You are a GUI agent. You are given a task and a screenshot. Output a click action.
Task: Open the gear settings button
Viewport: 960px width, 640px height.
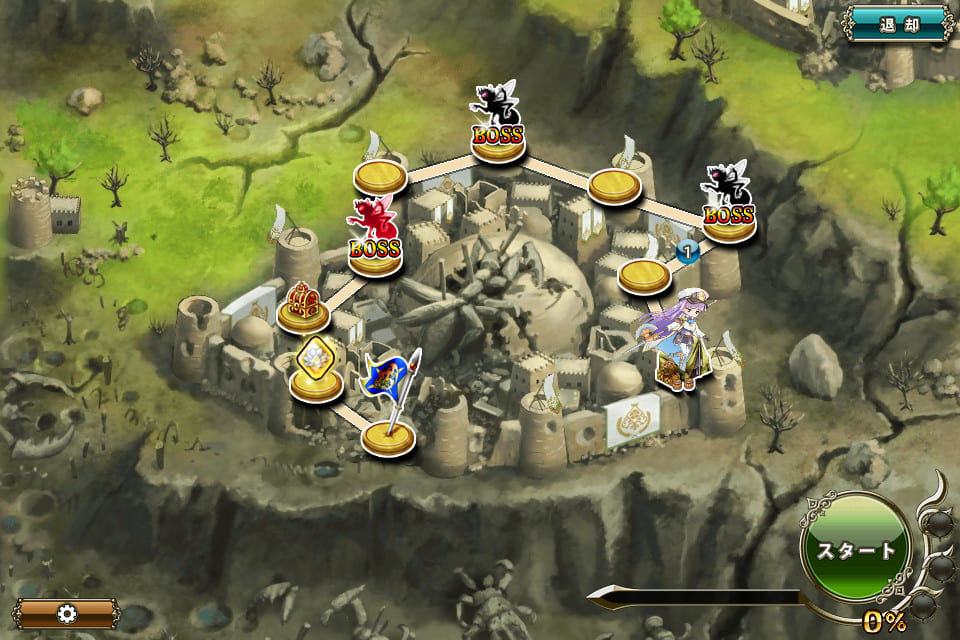pyautogui.click(x=68, y=612)
